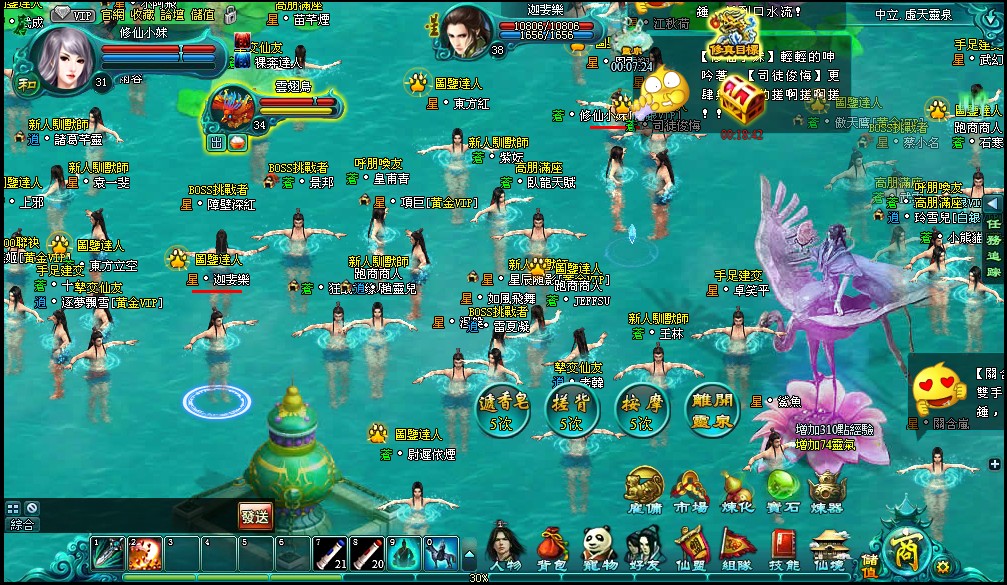Screen dimensions: 1007x585
Task: Open the 市場 market icon
Action: tap(689, 490)
